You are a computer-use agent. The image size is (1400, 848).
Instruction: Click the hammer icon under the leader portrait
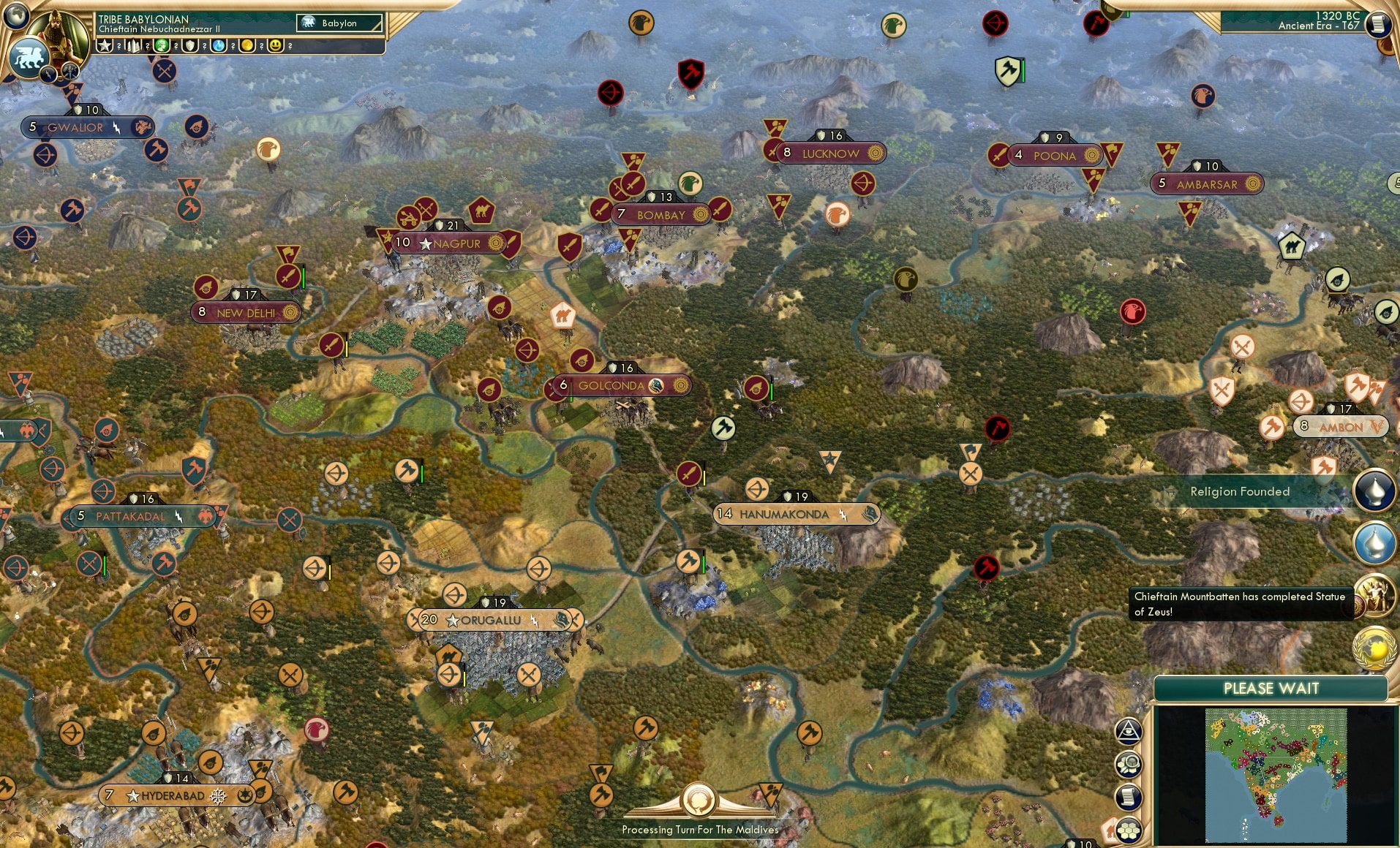point(72,73)
